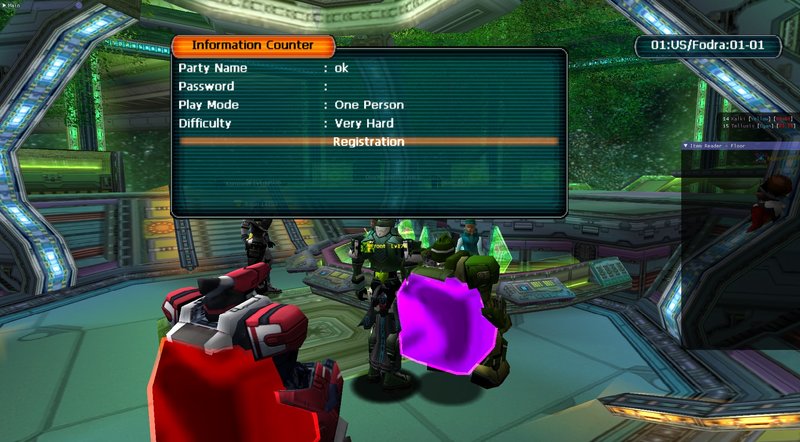Collapse the Item Reader - Floor overlay
Viewport: 800px width, 442px height.
pyautogui.click(x=685, y=145)
